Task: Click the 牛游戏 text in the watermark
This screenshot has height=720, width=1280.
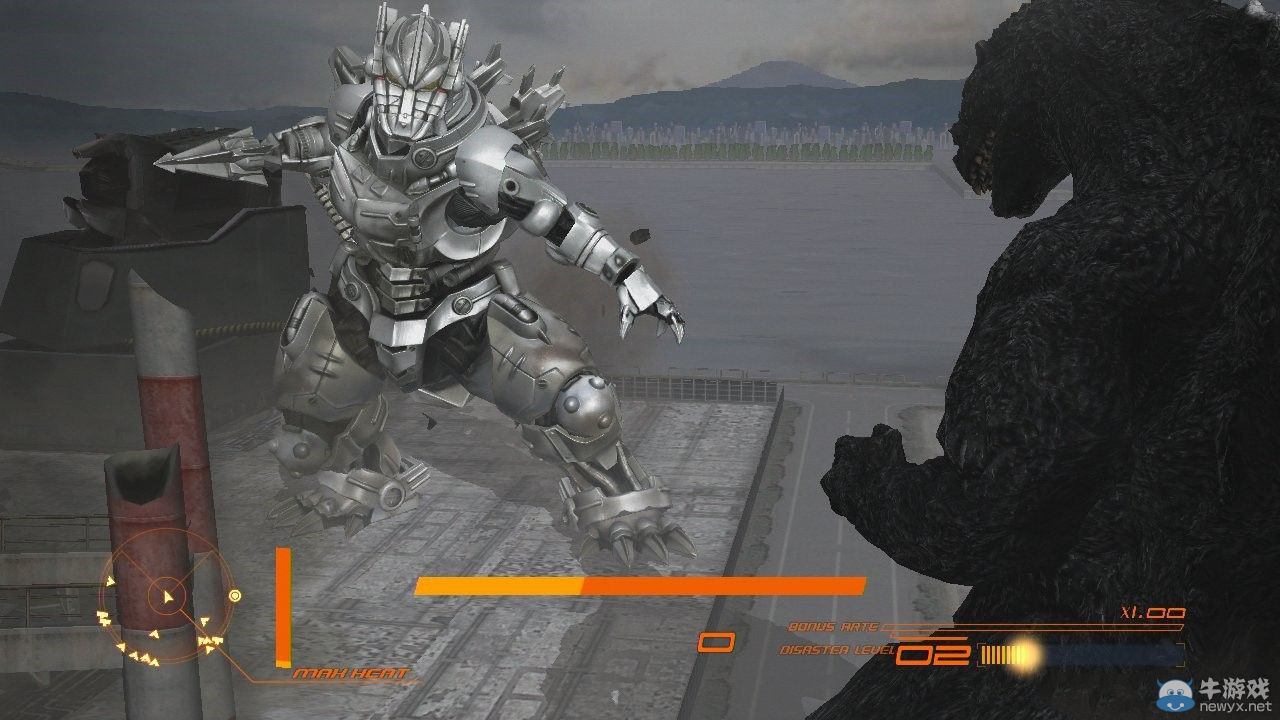Action: pyautogui.click(x=1234, y=687)
